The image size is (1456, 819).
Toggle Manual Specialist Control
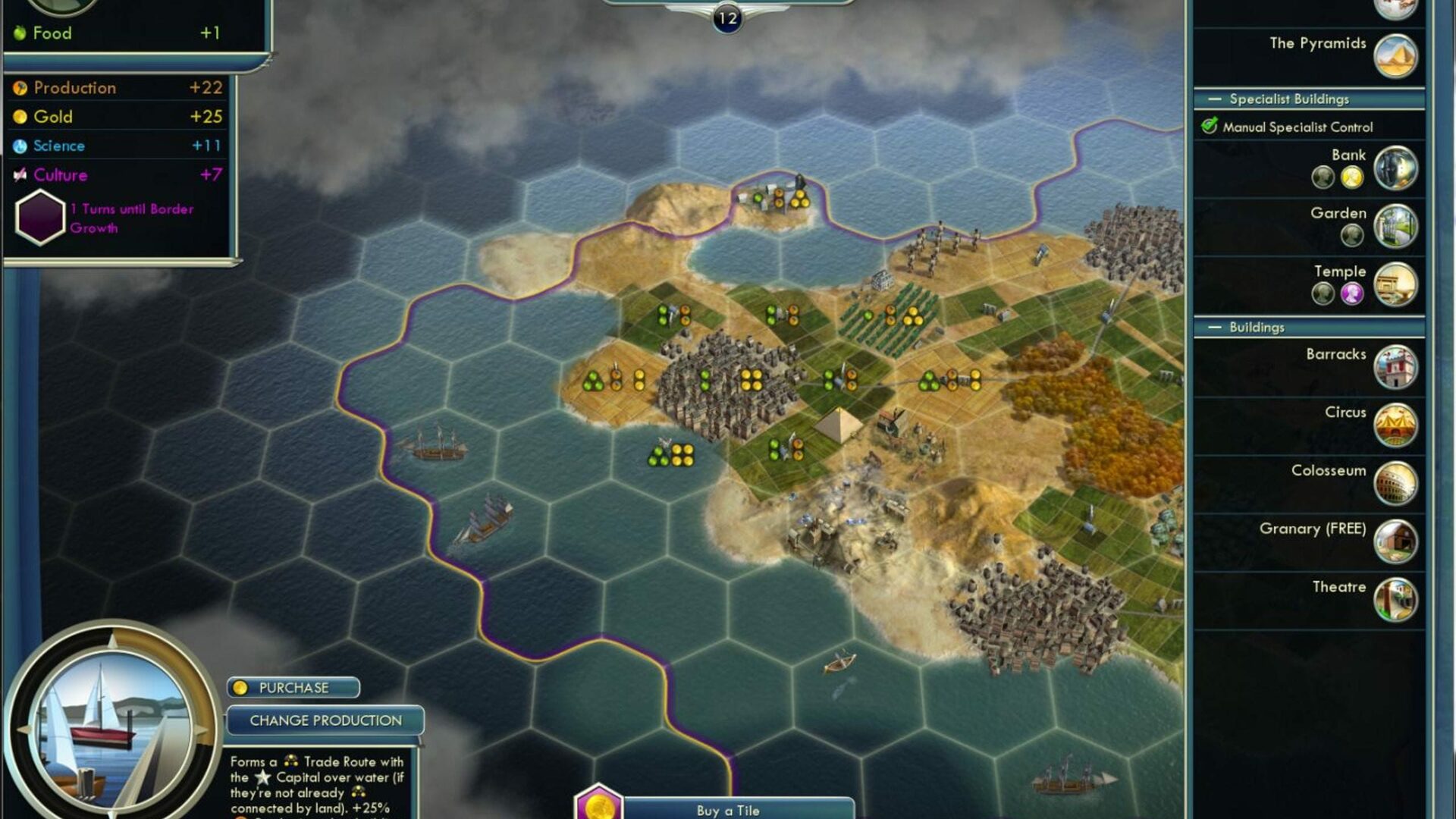[x=1210, y=127]
